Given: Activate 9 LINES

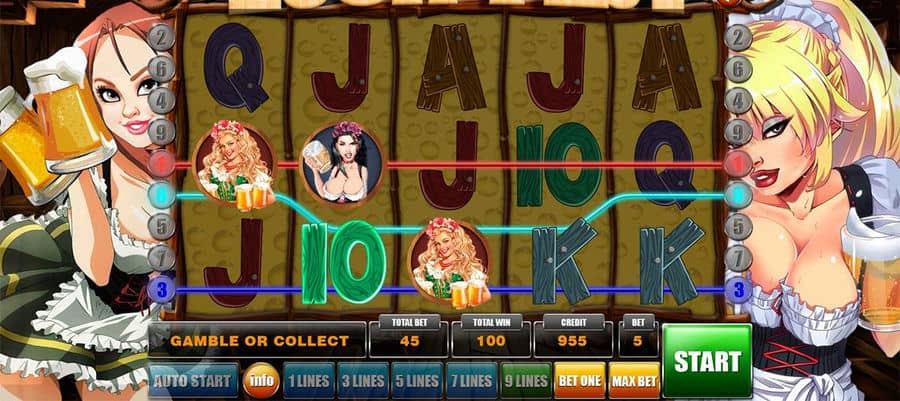Looking at the screenshot, I should point(524,381).
